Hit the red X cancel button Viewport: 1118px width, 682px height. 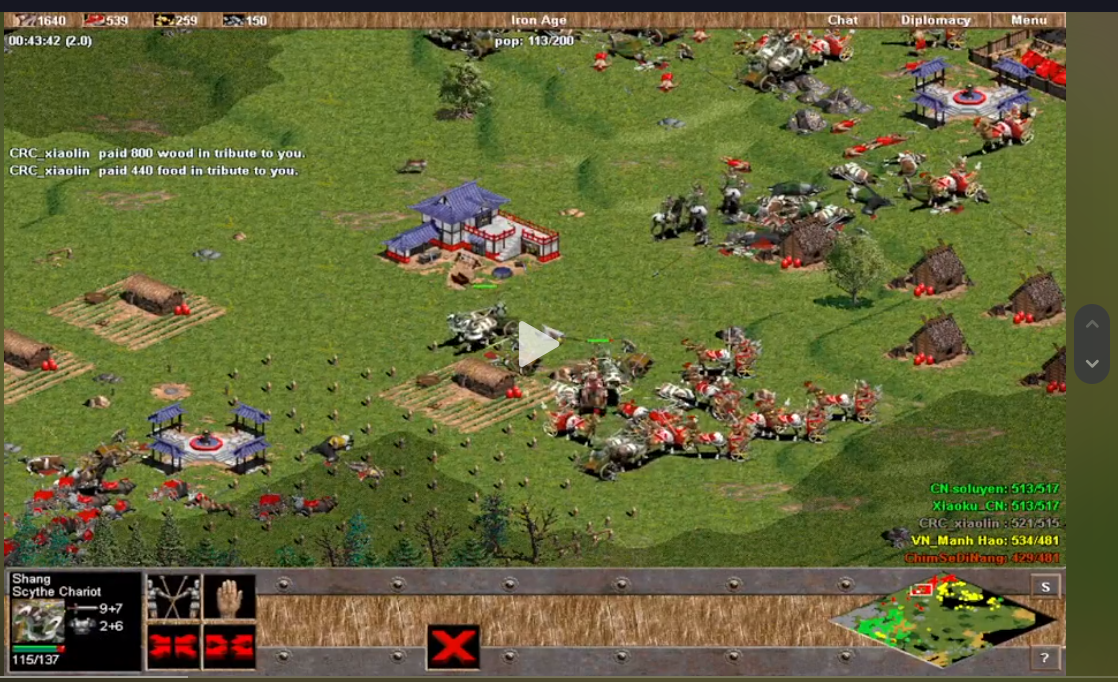pos(453,647)
